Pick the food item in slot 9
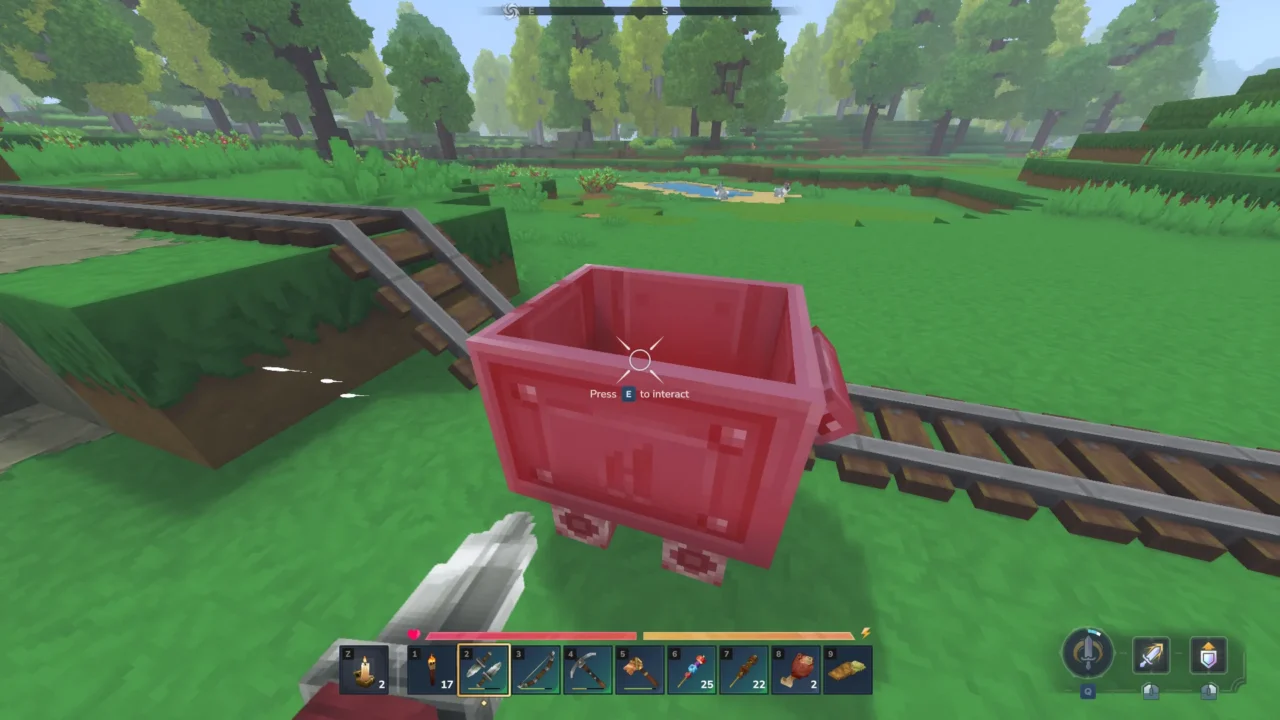Viewport: 1280px width, 720px height. 848,669
